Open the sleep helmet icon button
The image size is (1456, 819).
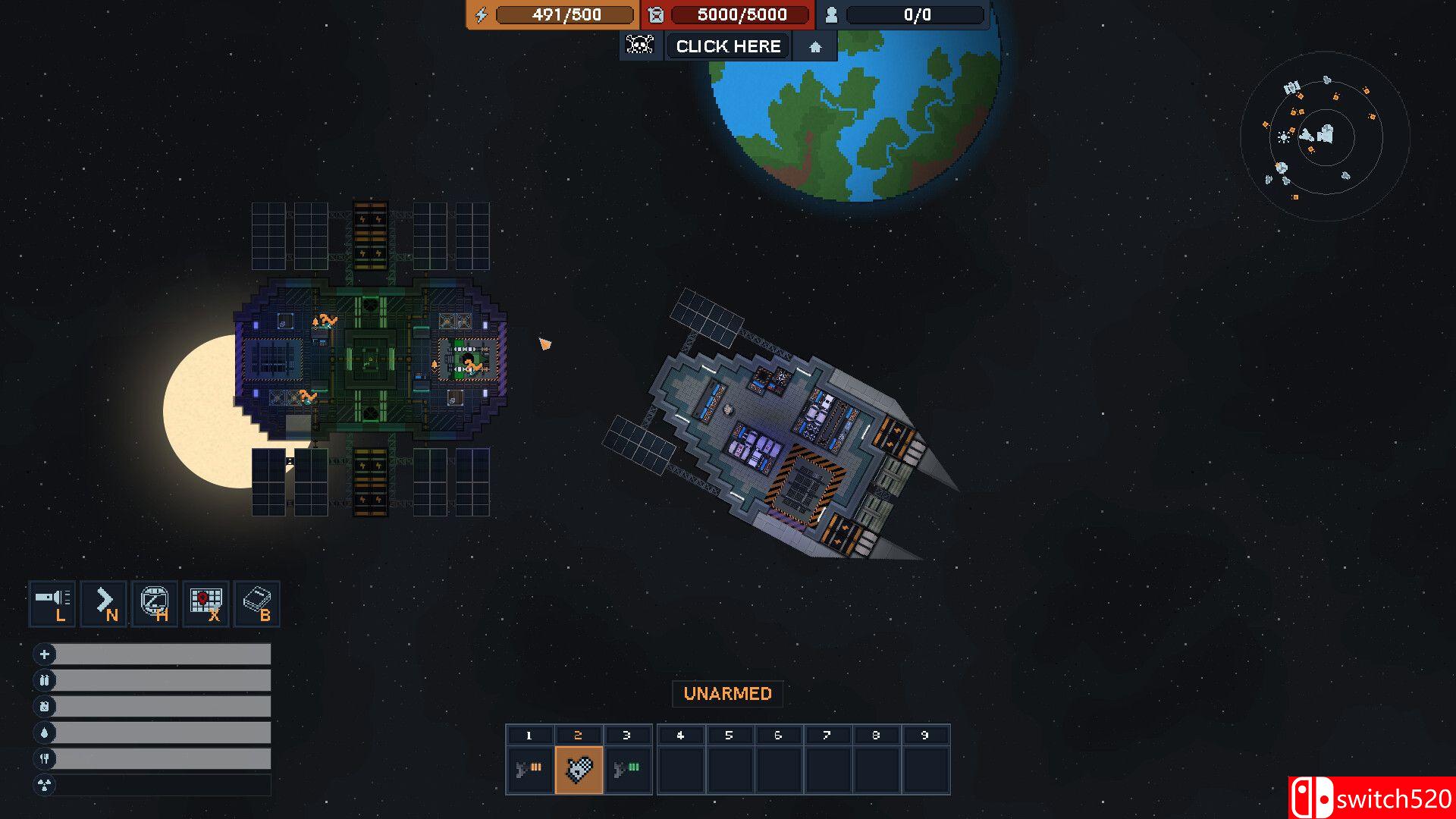click(155, 604)
